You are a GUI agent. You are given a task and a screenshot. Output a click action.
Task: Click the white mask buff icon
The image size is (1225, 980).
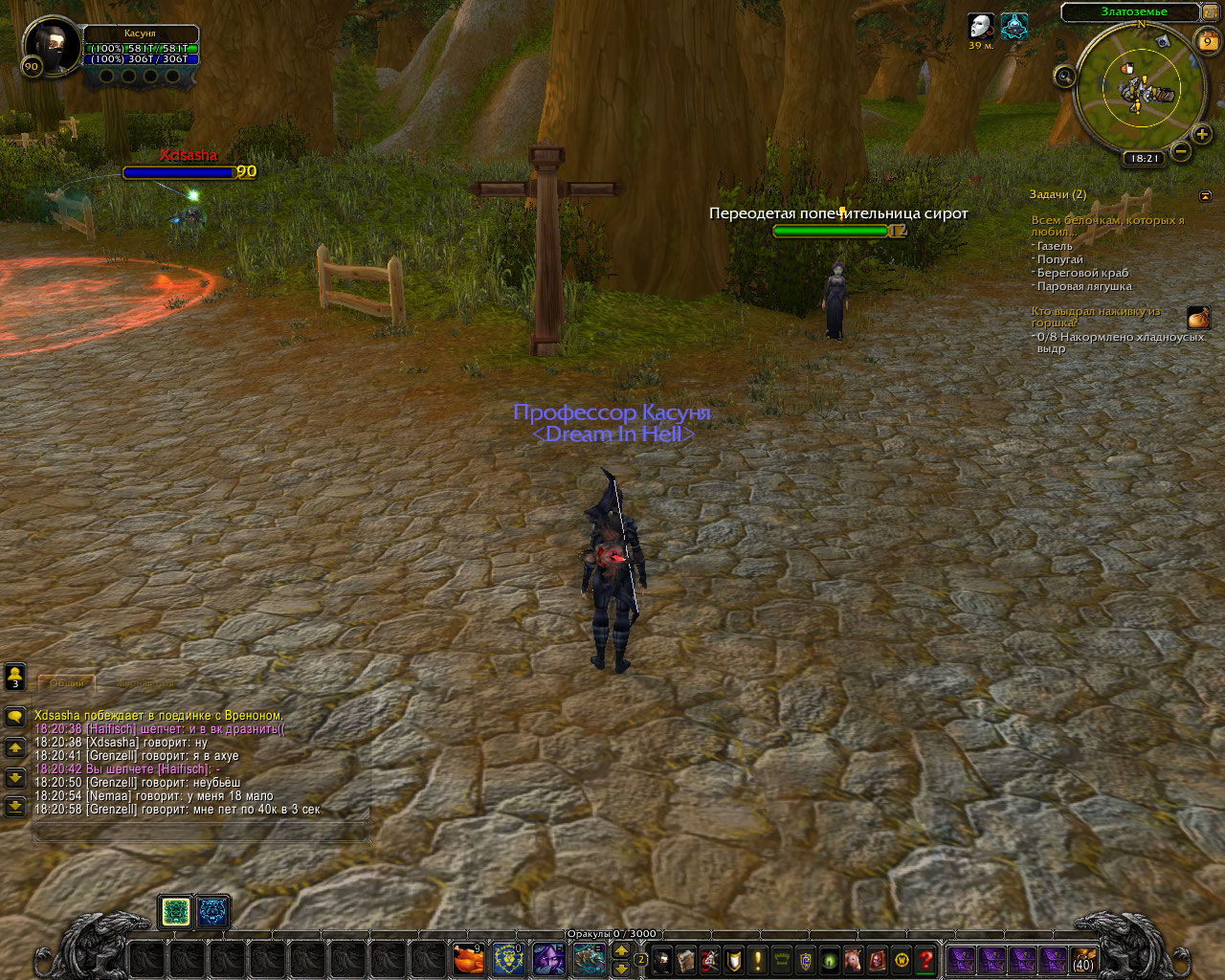tap(980, 26)
